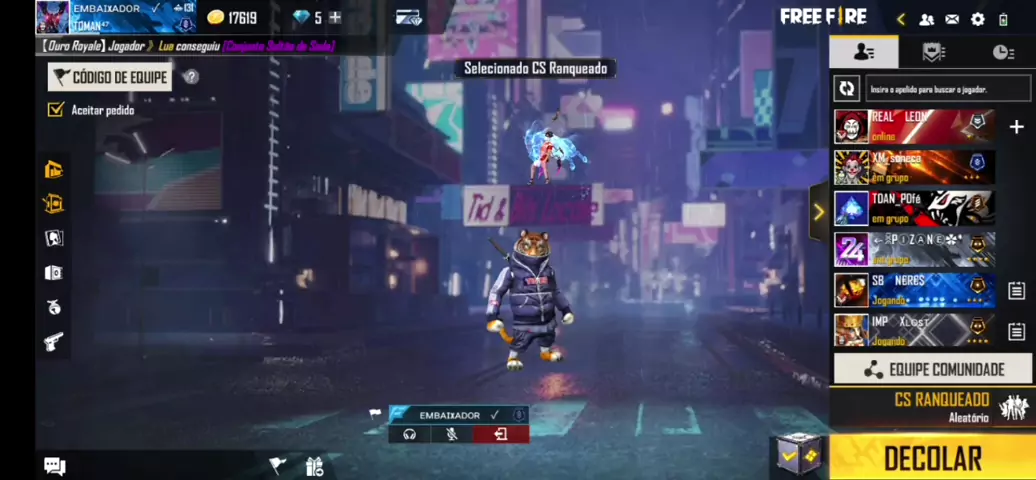This screenshot has height=480, width=1036.
Task: Collapse the friends panel with yellow arrow
Action: coord(819,212)
